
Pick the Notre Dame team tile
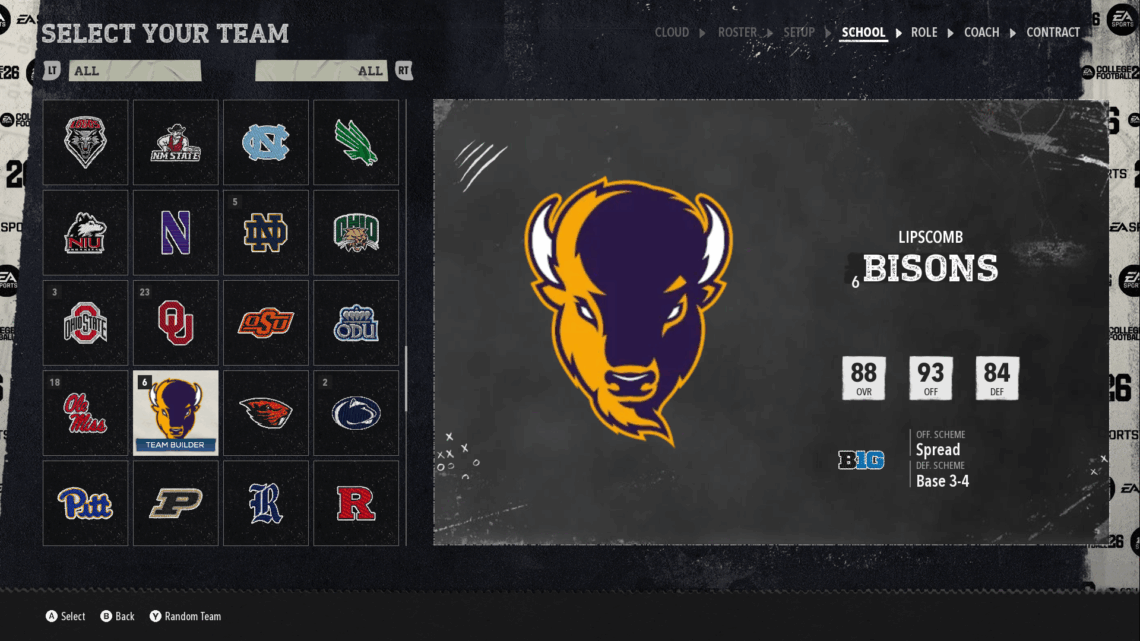265,232
